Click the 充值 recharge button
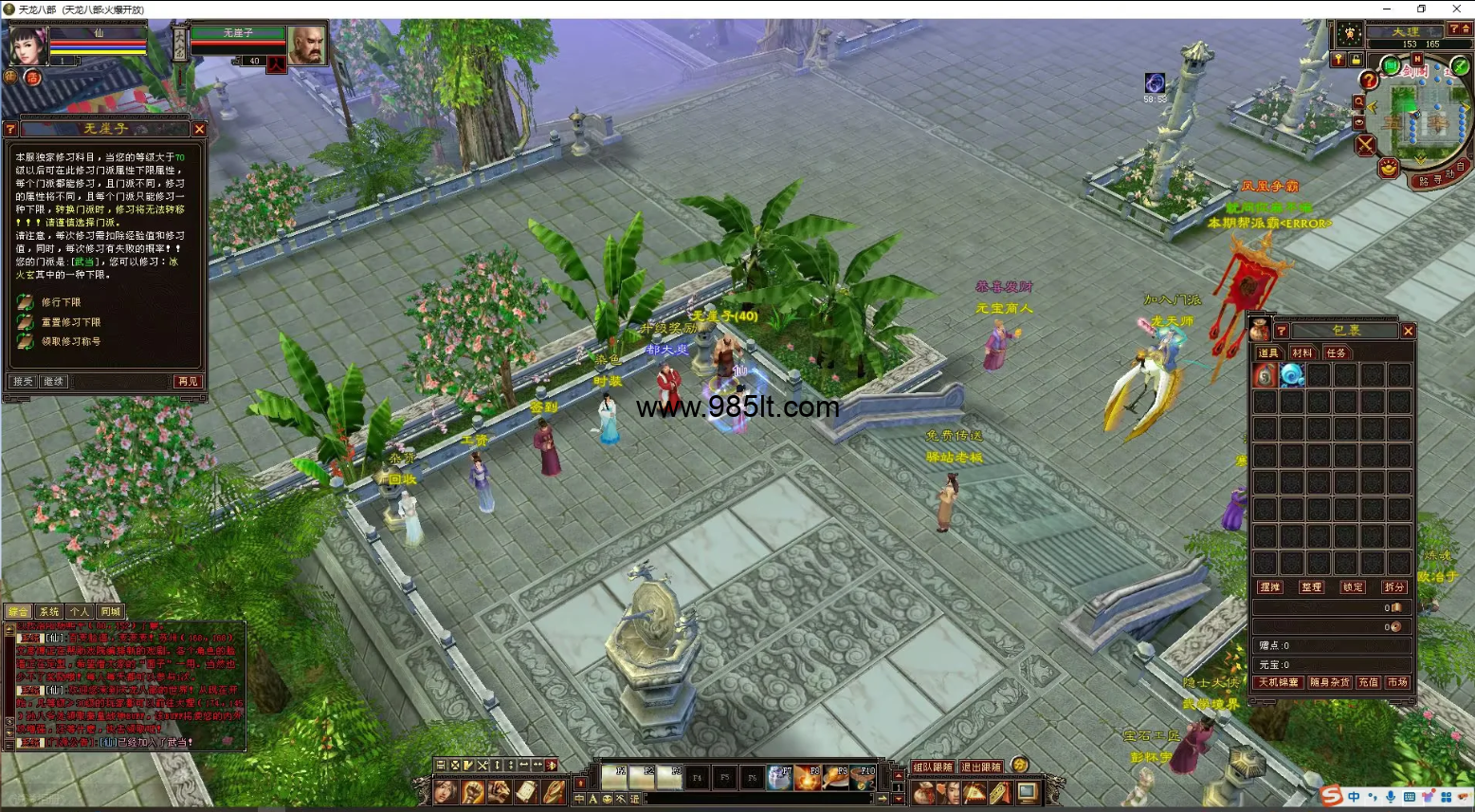 tap(1368, 682)
